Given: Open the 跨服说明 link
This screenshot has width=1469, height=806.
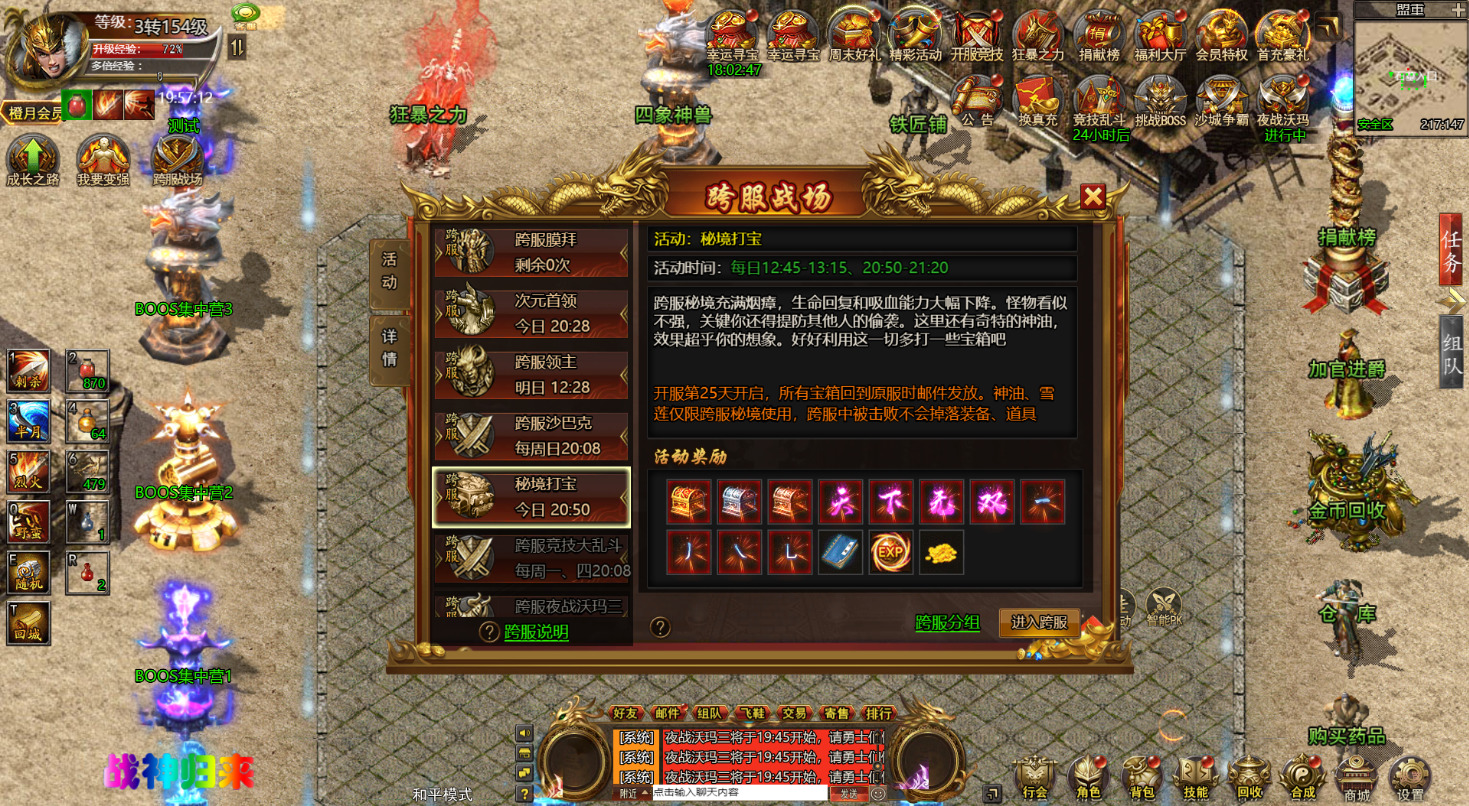Looking at the screenshot, I should coord(536,633).
